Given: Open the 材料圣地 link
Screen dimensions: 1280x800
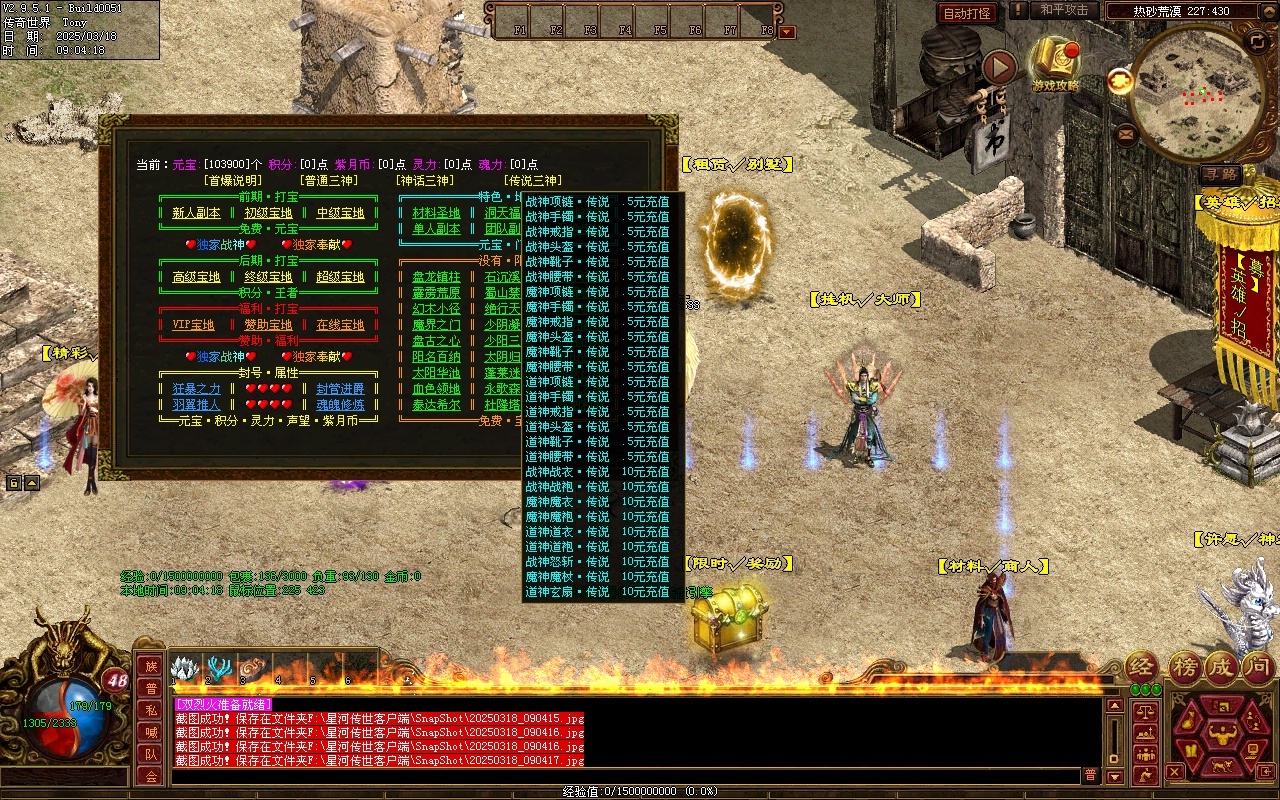Looking at the screenshot, I should (436, 213).
